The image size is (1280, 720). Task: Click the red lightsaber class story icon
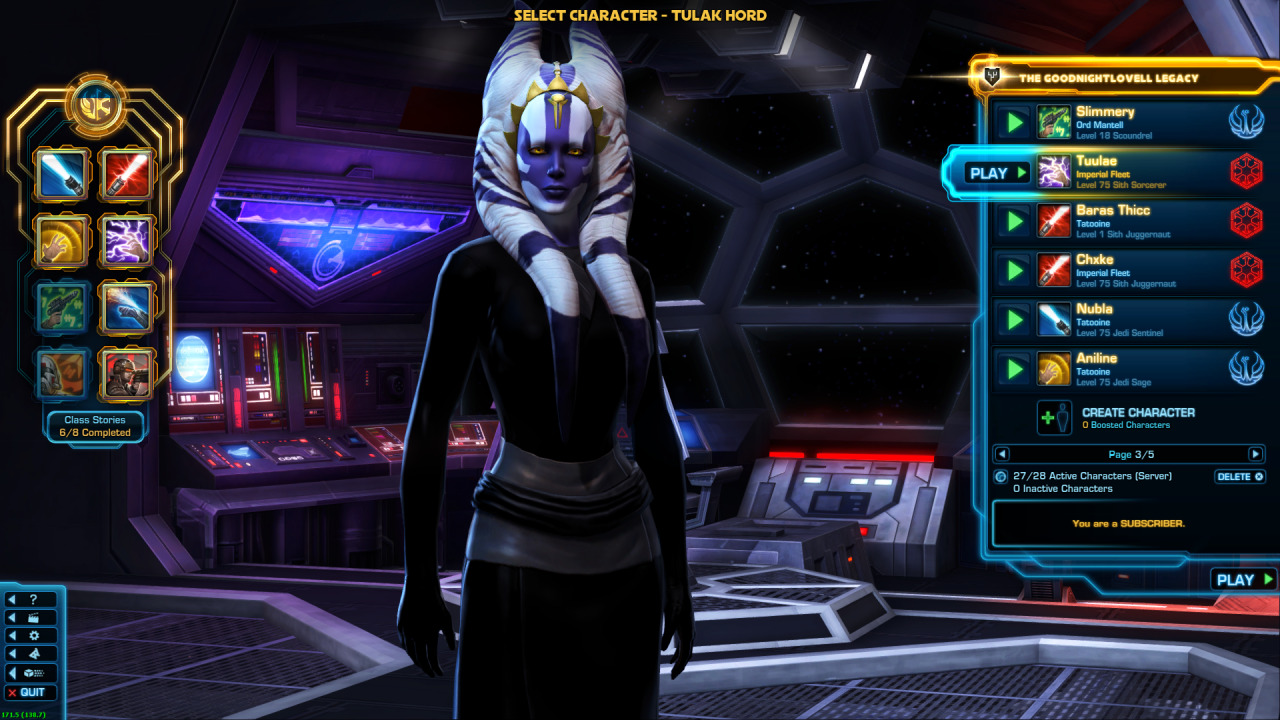[126, 175]
